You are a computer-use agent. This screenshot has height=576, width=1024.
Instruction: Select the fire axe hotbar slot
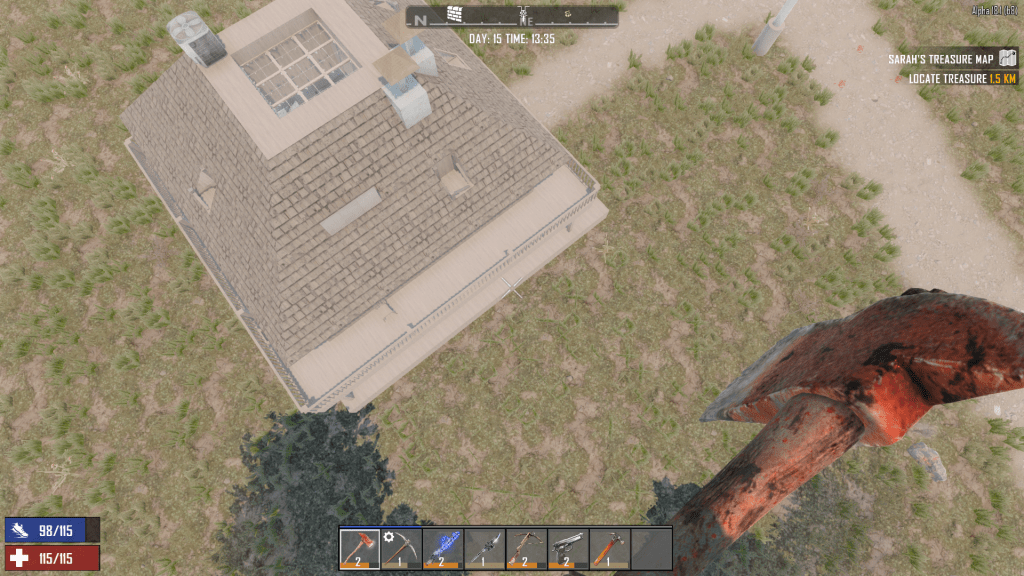pyautogui.click(x=360, y=548)
